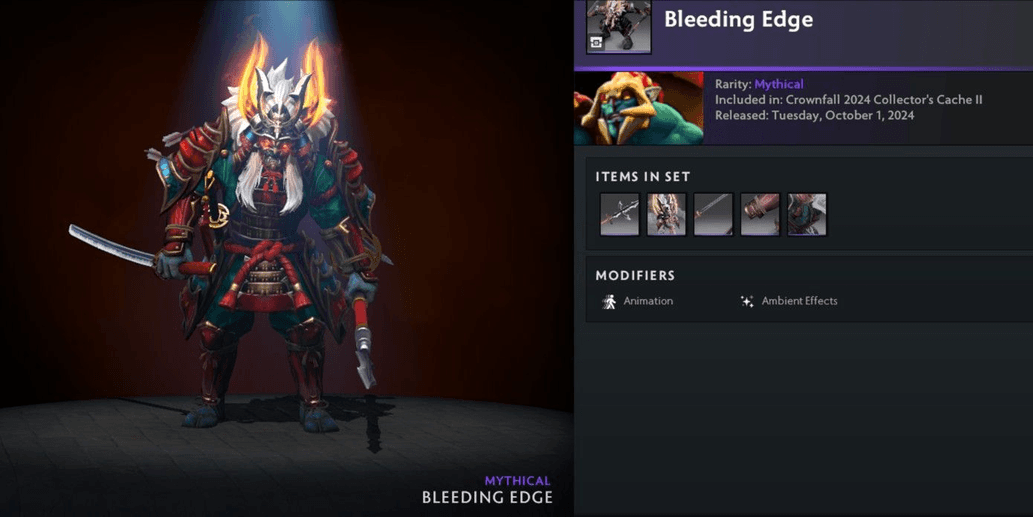Select the axe weapon item in set
This screenshot has height=517, width=1033.
620,214
